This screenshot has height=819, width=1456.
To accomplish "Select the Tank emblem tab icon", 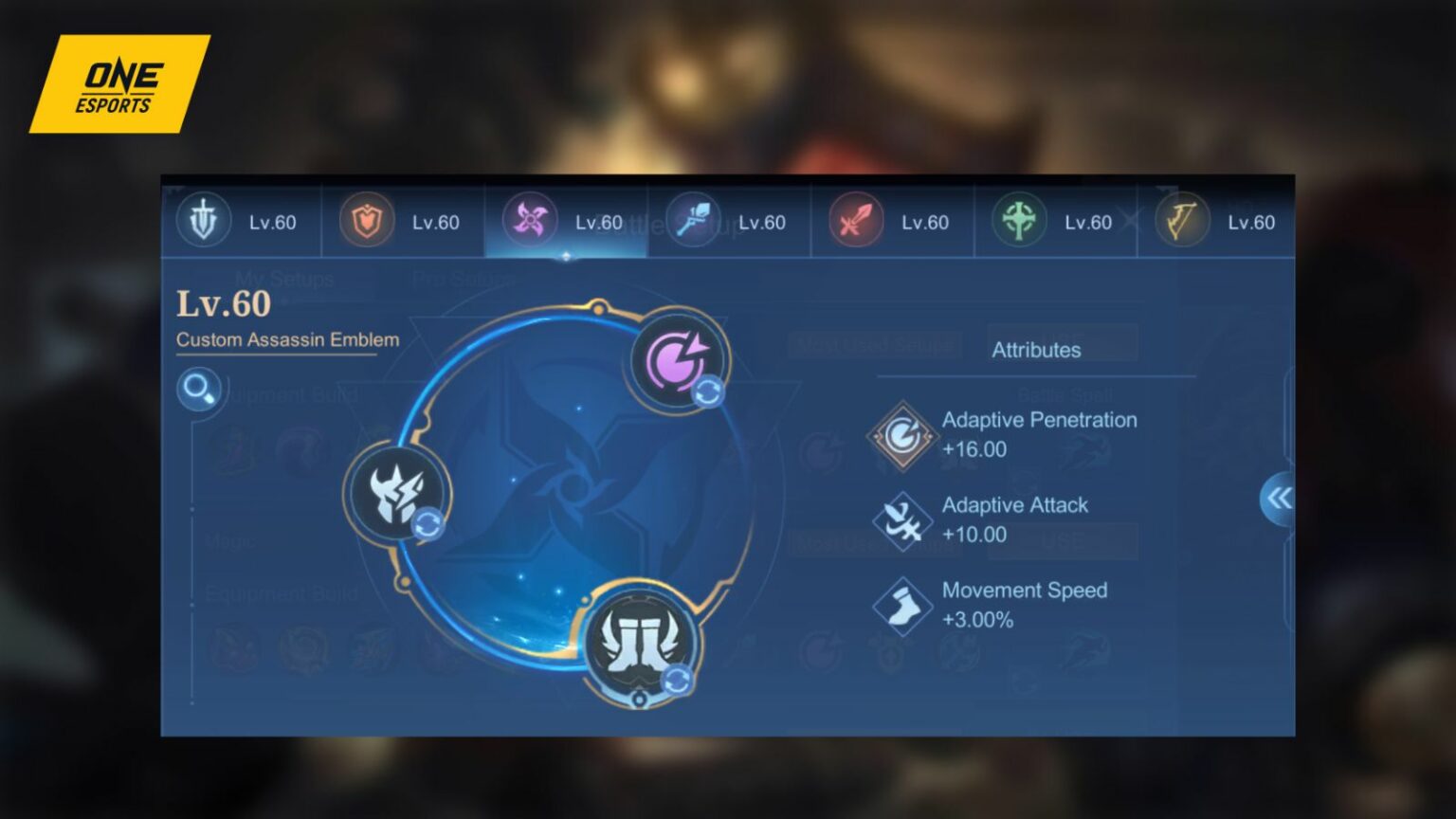I will click(x=205, y=219).
